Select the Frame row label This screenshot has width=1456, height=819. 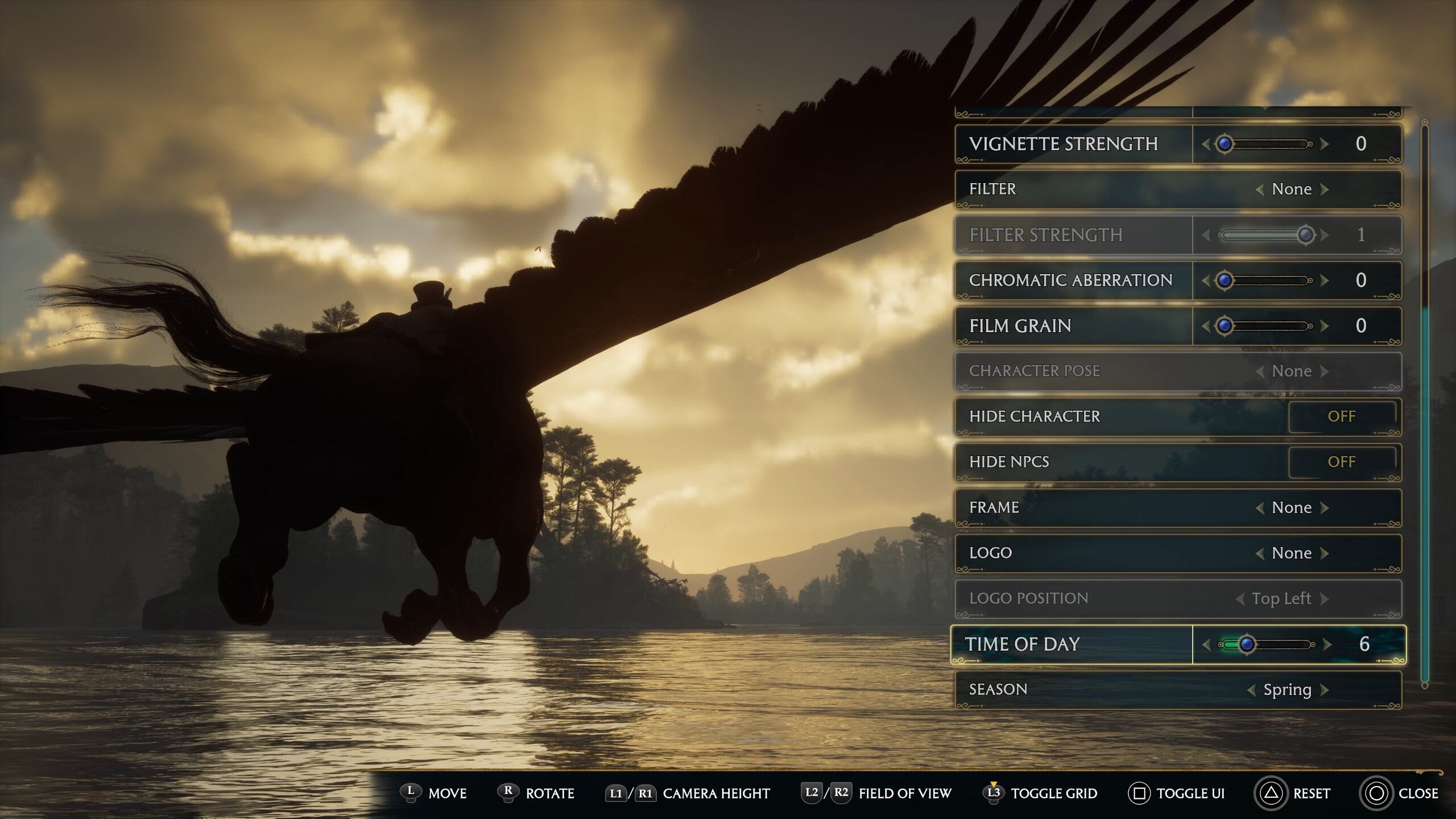point(994,508)
